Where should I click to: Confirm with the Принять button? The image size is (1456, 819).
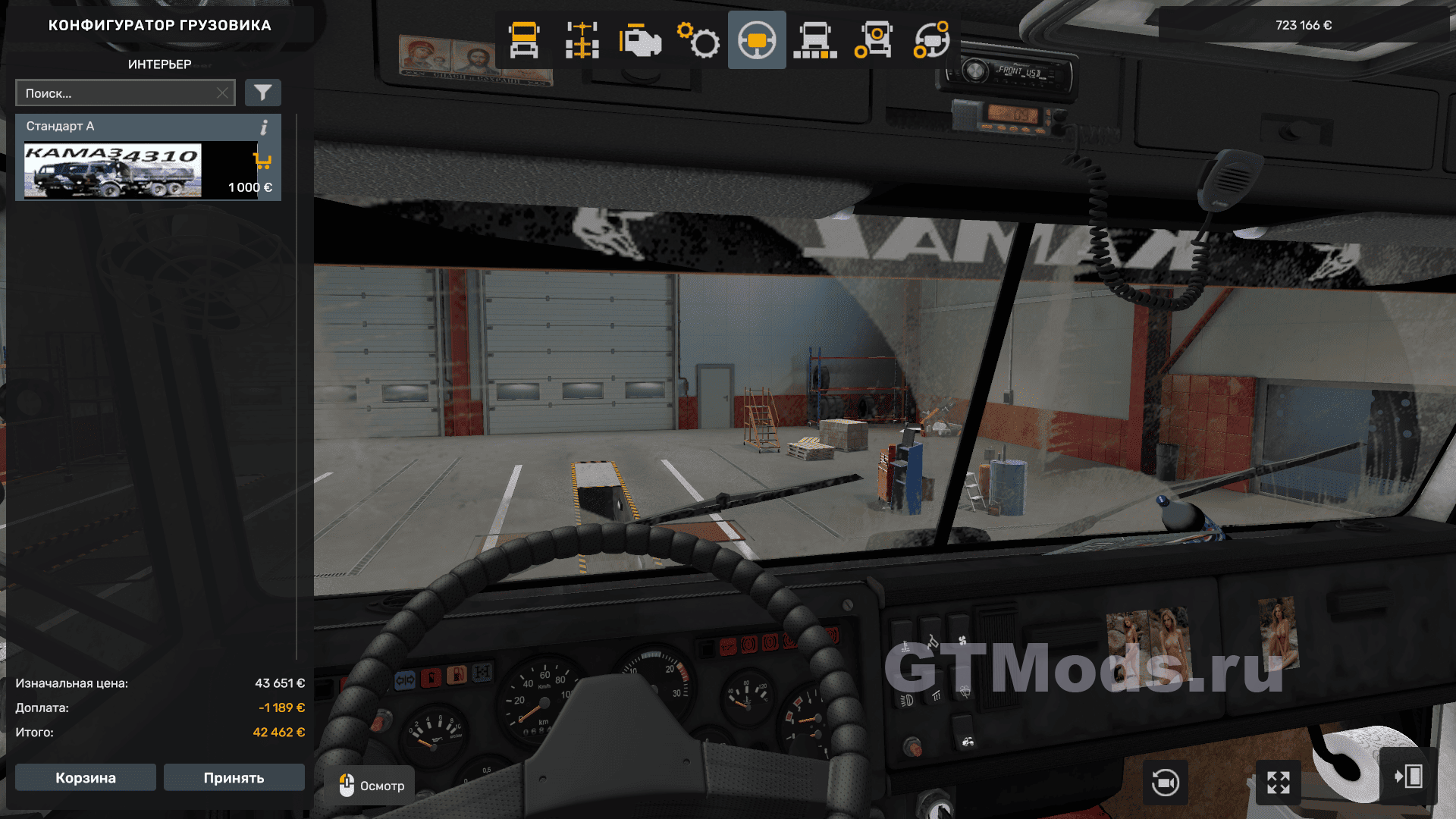click(234, 777)
